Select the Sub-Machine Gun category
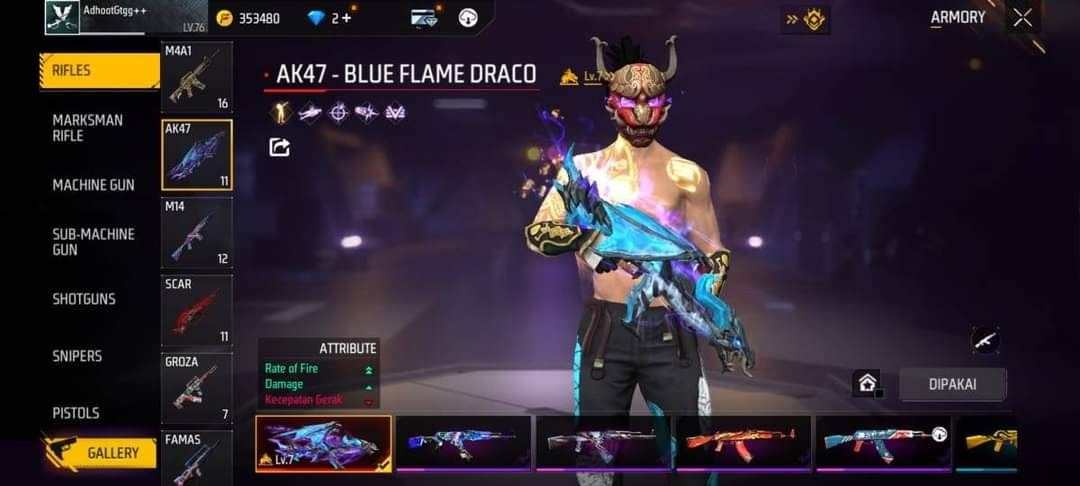Image resolution: width=1080 pixels, height=486 pixels. point(93,241)
